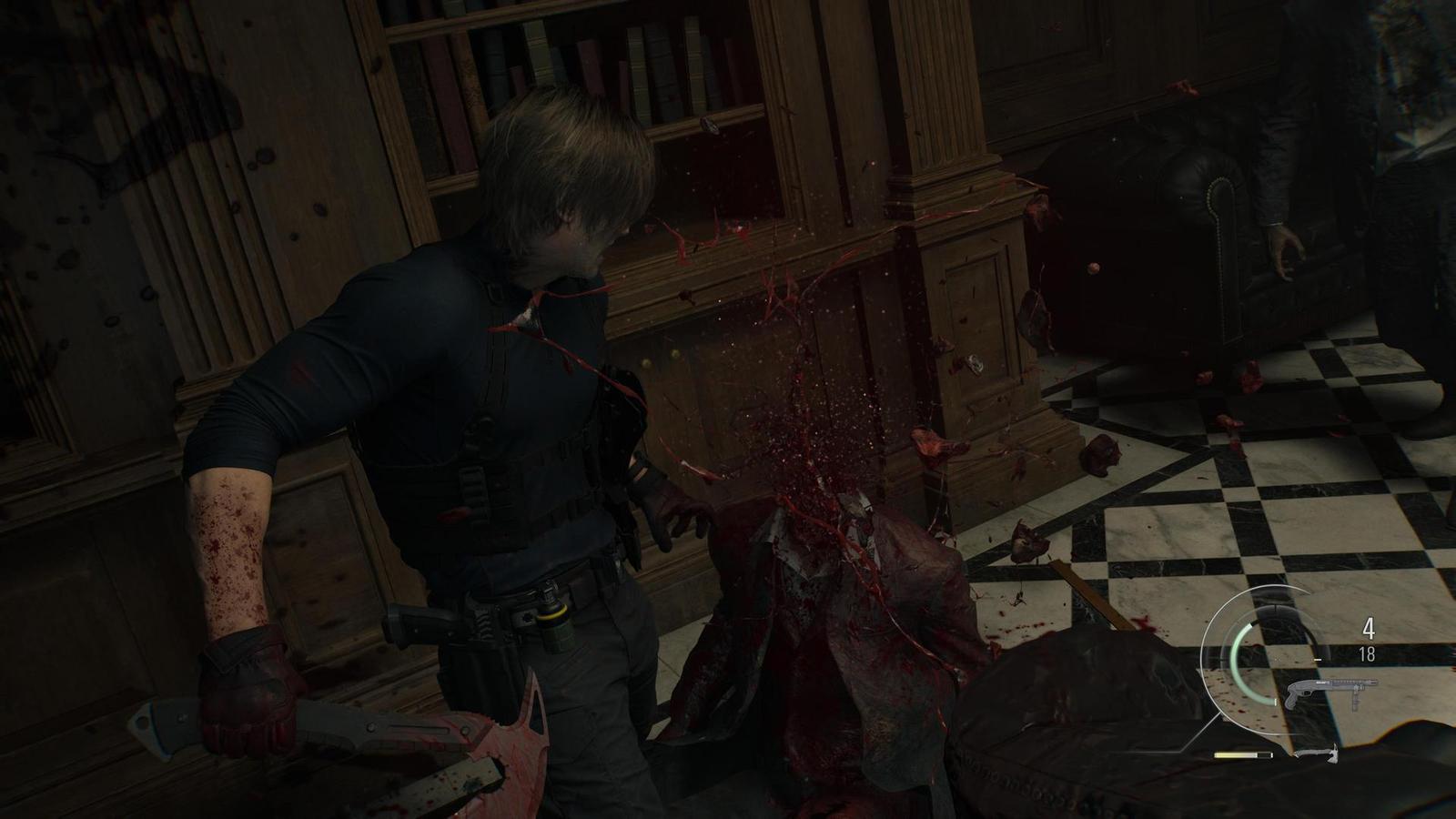Click the reserve ammo number 18

point(1367,653)
